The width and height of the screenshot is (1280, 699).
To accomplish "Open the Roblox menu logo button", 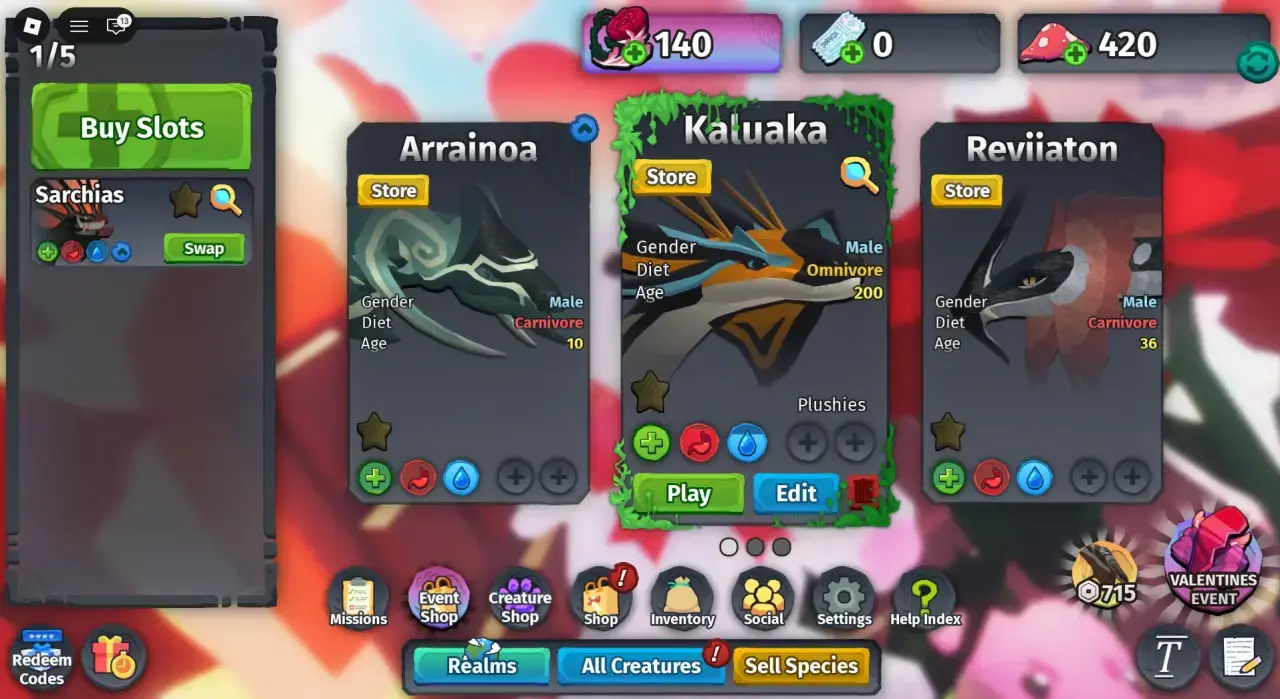I will point(33,24).
